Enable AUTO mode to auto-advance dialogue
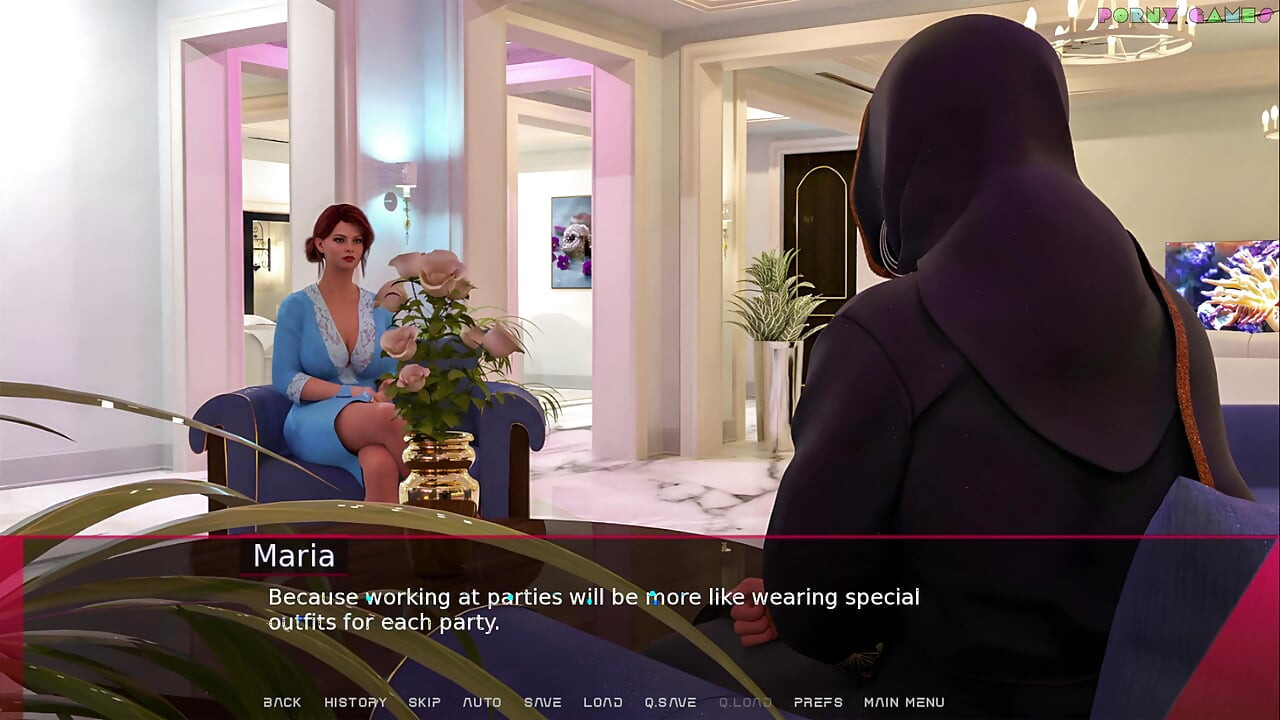Screen dimensions: 1280x720 pyautogui.click(x=483, y=702)
